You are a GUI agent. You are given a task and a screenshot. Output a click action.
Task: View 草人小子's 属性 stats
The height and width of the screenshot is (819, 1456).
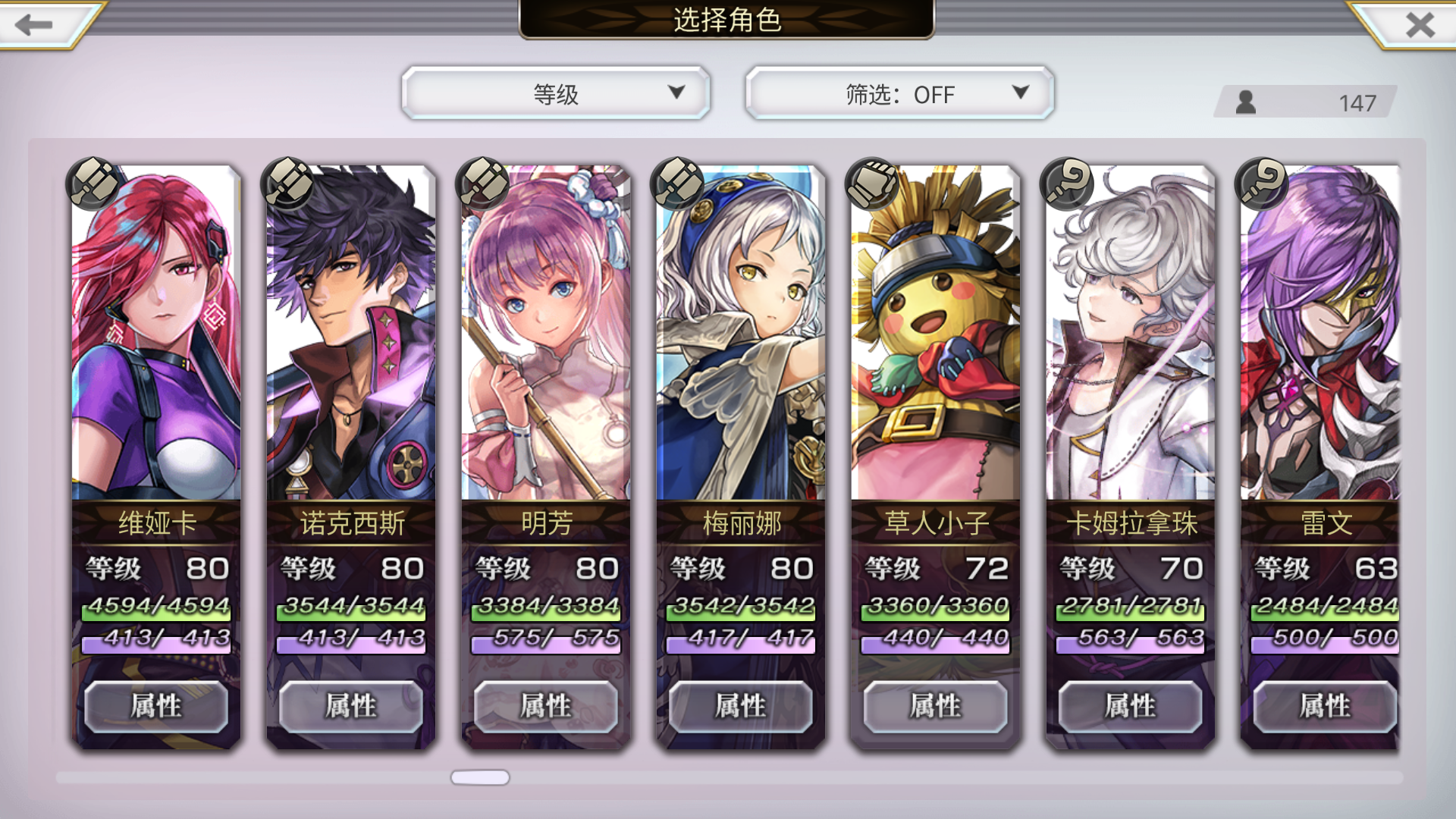(x=935, y=705)
